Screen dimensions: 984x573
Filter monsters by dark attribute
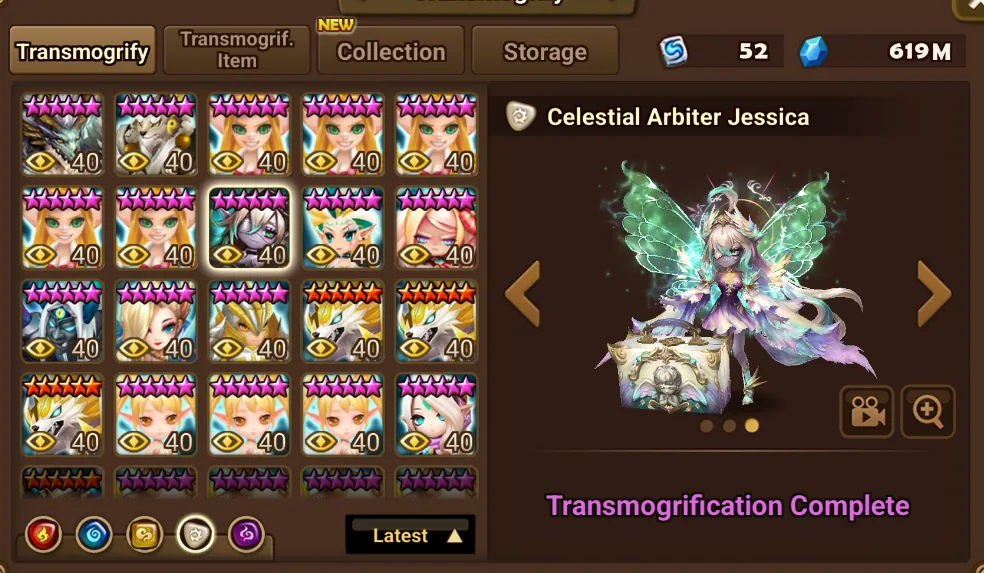pos(247,535)
